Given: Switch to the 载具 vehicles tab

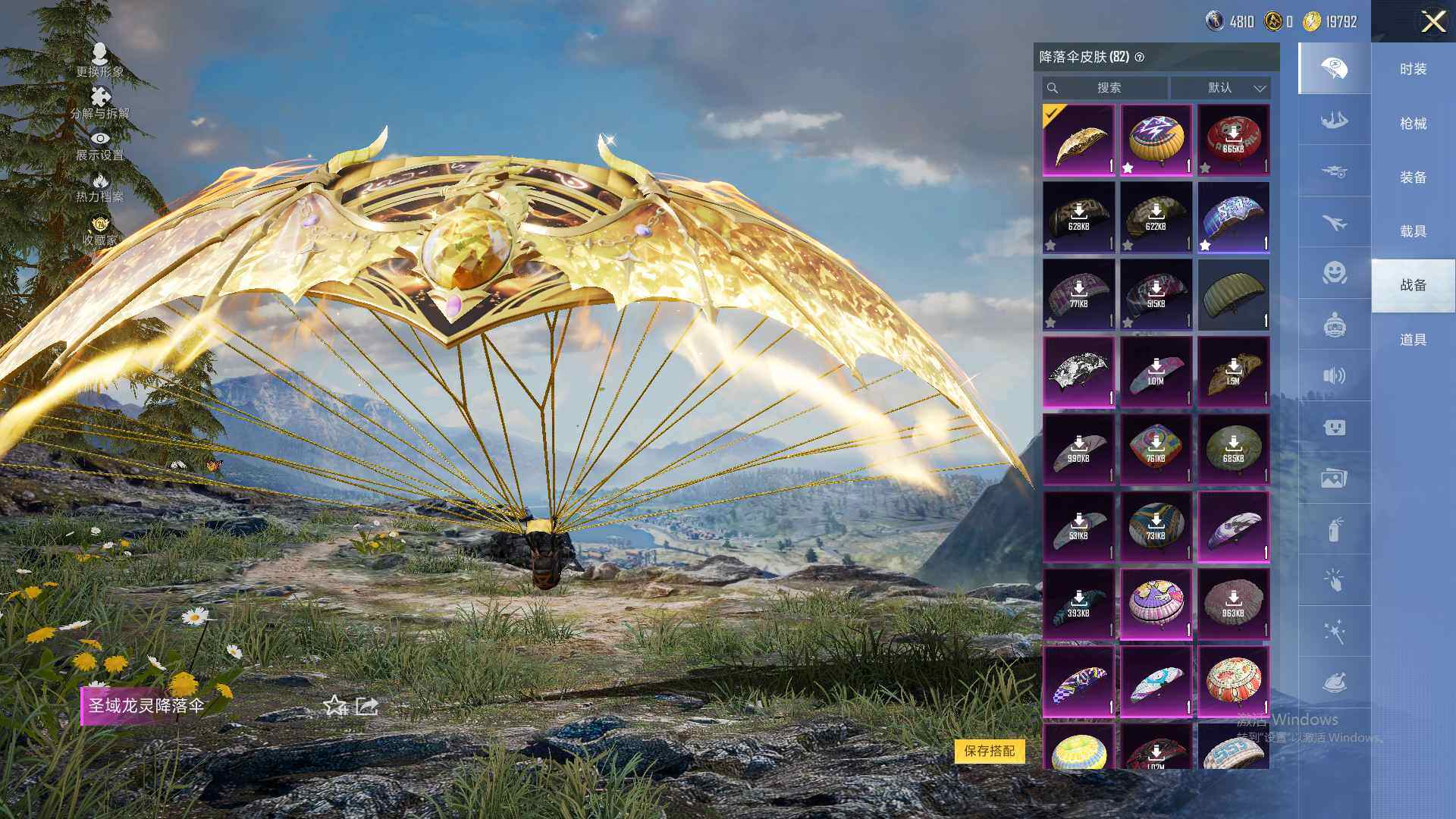Looking at the screenshot, I should point(1413,231).
